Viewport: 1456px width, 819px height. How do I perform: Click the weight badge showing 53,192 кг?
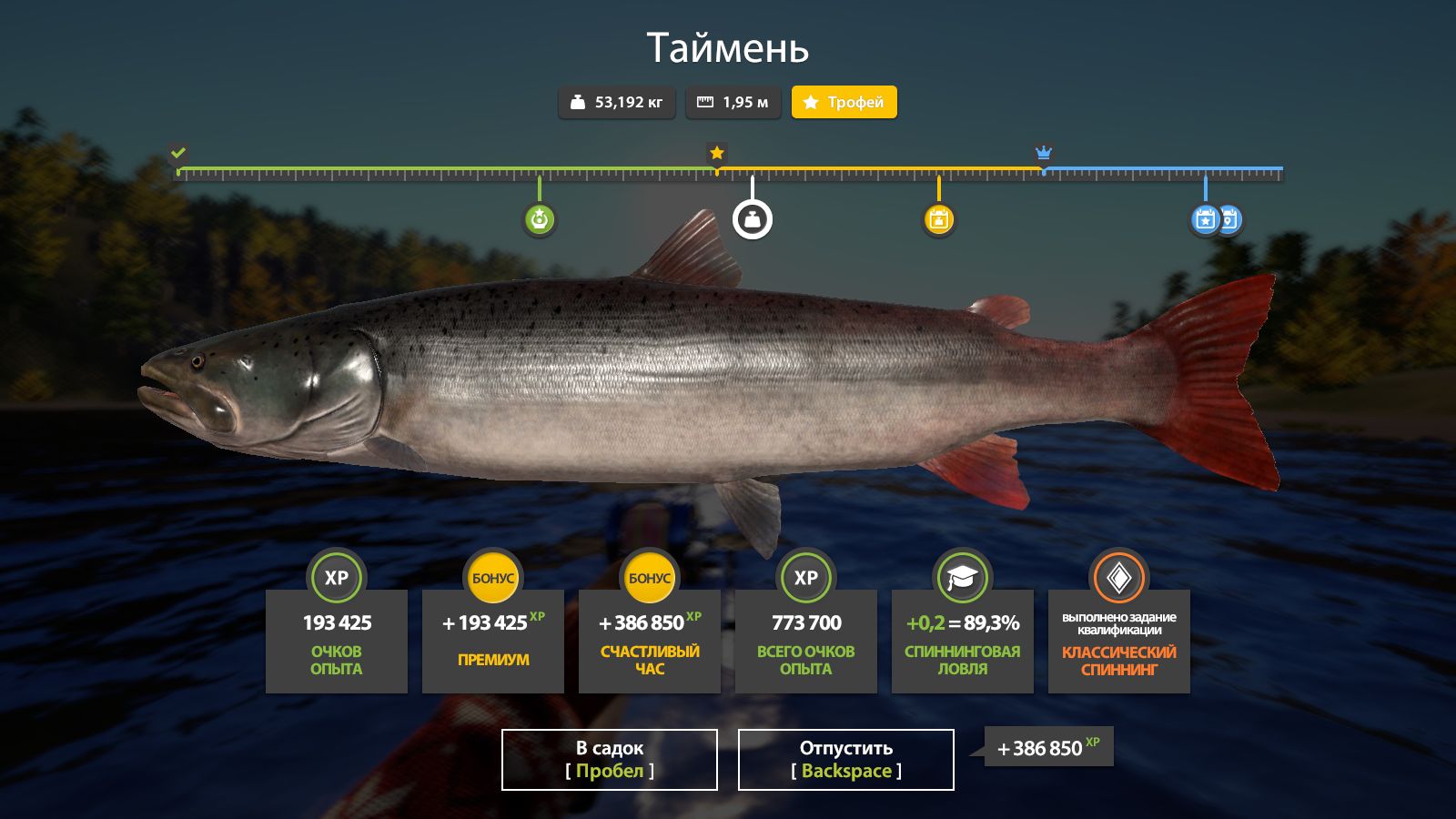[x=616, y=102]
